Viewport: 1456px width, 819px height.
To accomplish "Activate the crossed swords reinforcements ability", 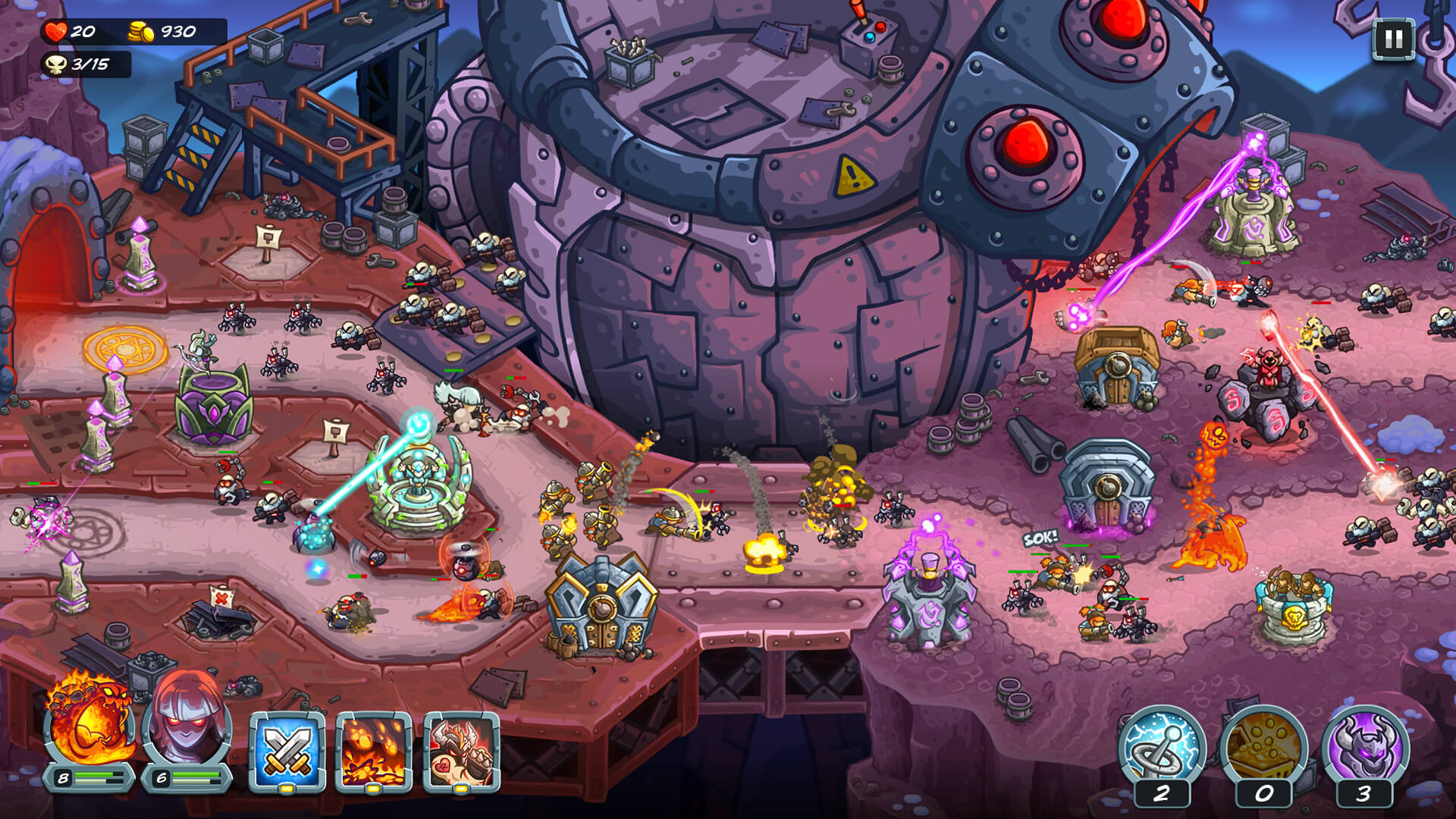I will coord(287,751).
